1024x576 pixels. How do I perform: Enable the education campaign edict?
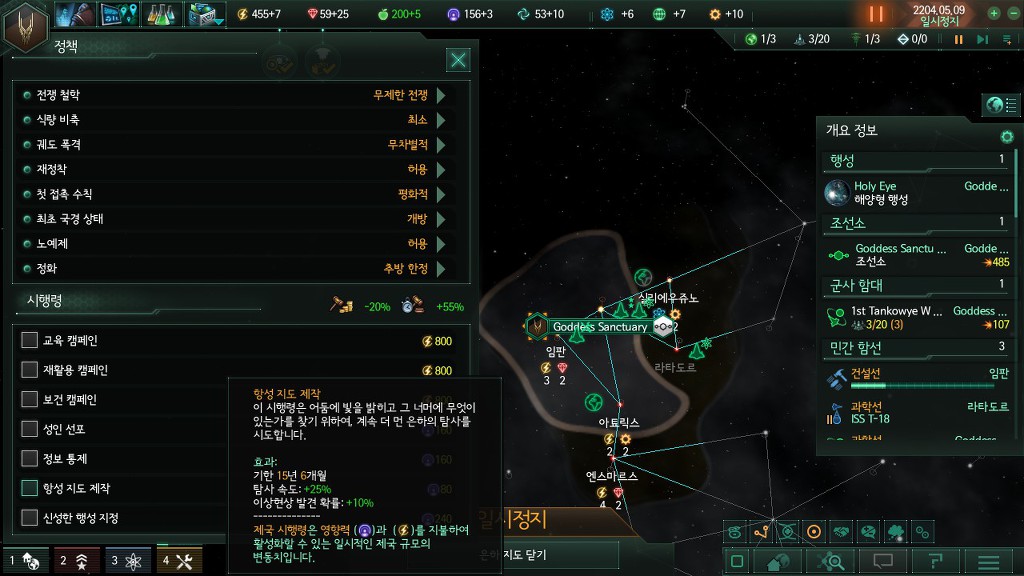tap(30, 341)
